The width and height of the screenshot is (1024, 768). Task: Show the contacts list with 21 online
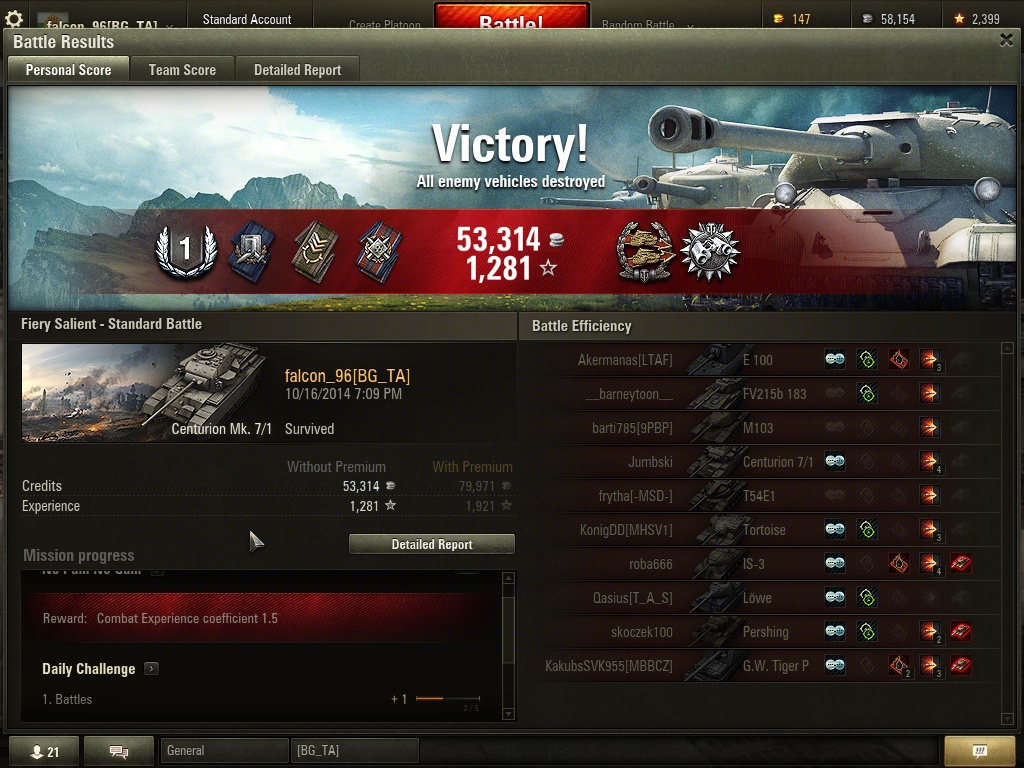[44, 752]
